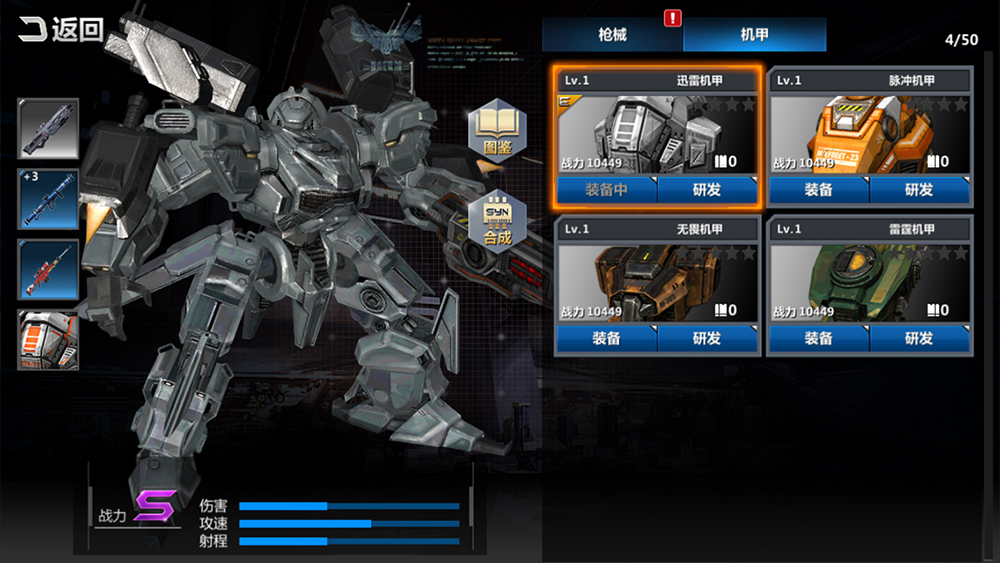Pick the 无畏机甲 card image
Image resolution: width=1000 pixels, height=563 pixels.
pos(658,283)
